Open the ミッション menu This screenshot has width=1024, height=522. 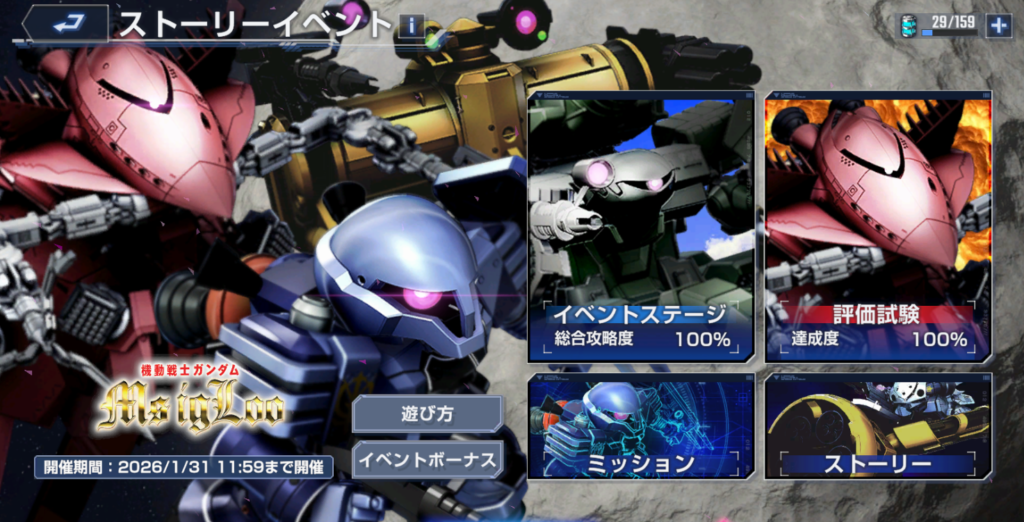coord(641,427)
